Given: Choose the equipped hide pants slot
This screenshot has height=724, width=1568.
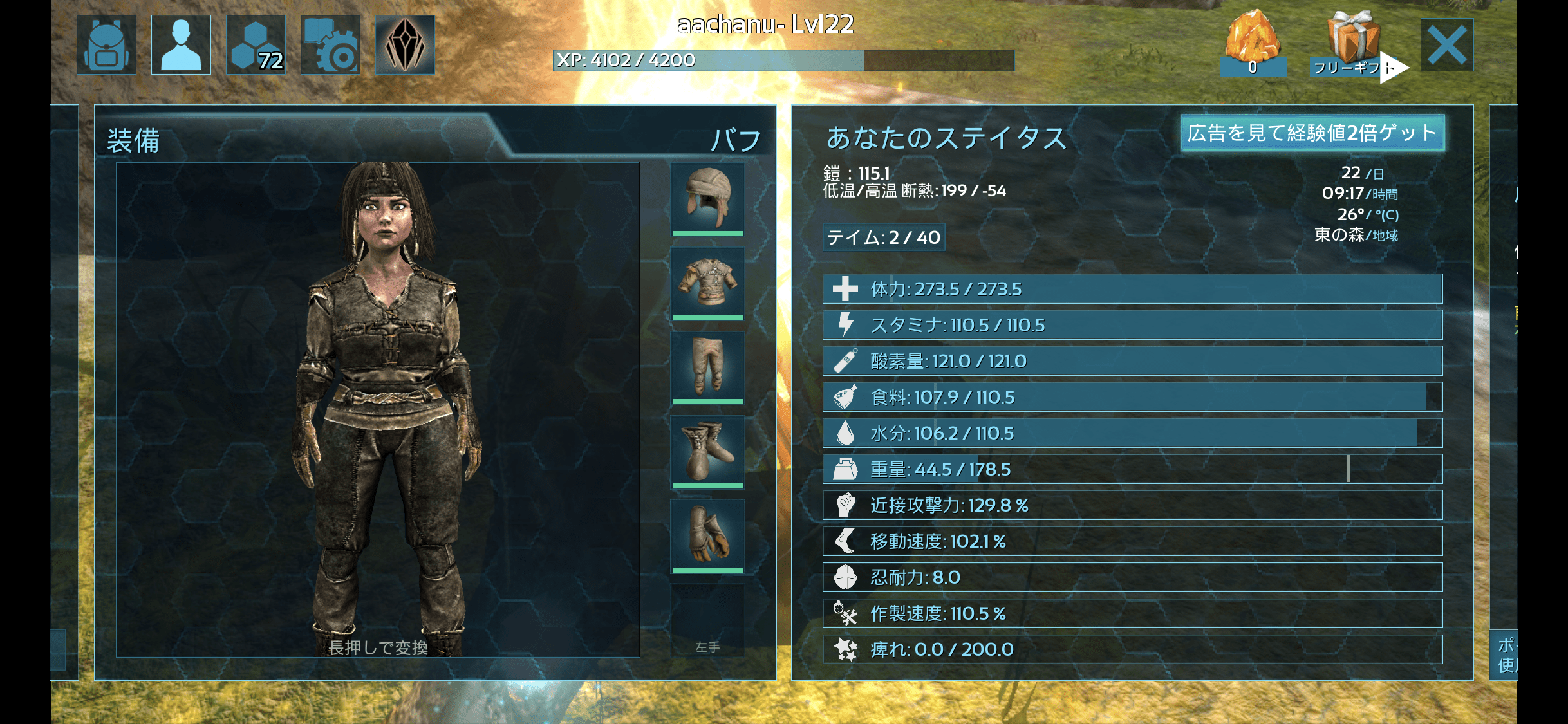Looking at the screenshot, I should (707, 366).
